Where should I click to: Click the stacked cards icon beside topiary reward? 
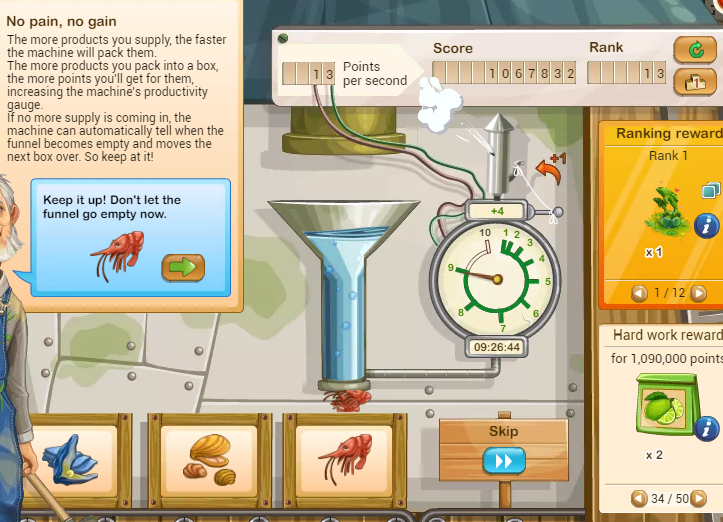(x=711, y=190)
